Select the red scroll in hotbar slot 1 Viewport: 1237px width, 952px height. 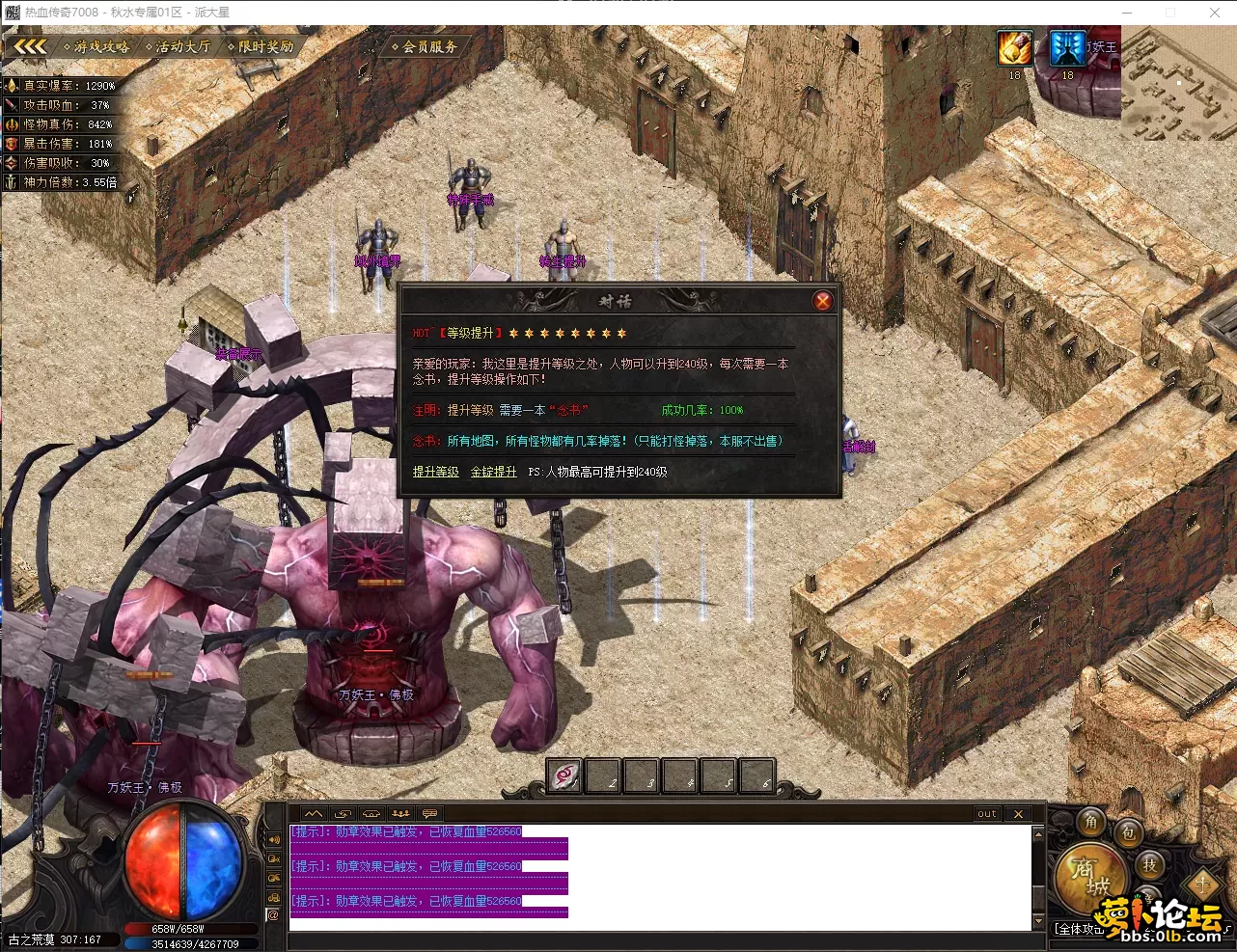tap(564, 776)
